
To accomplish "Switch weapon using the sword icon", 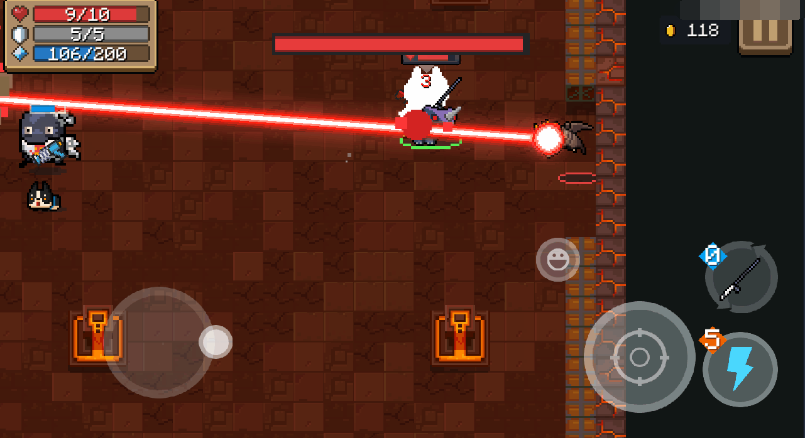I will pyautogui.click(x=742, y=276).
